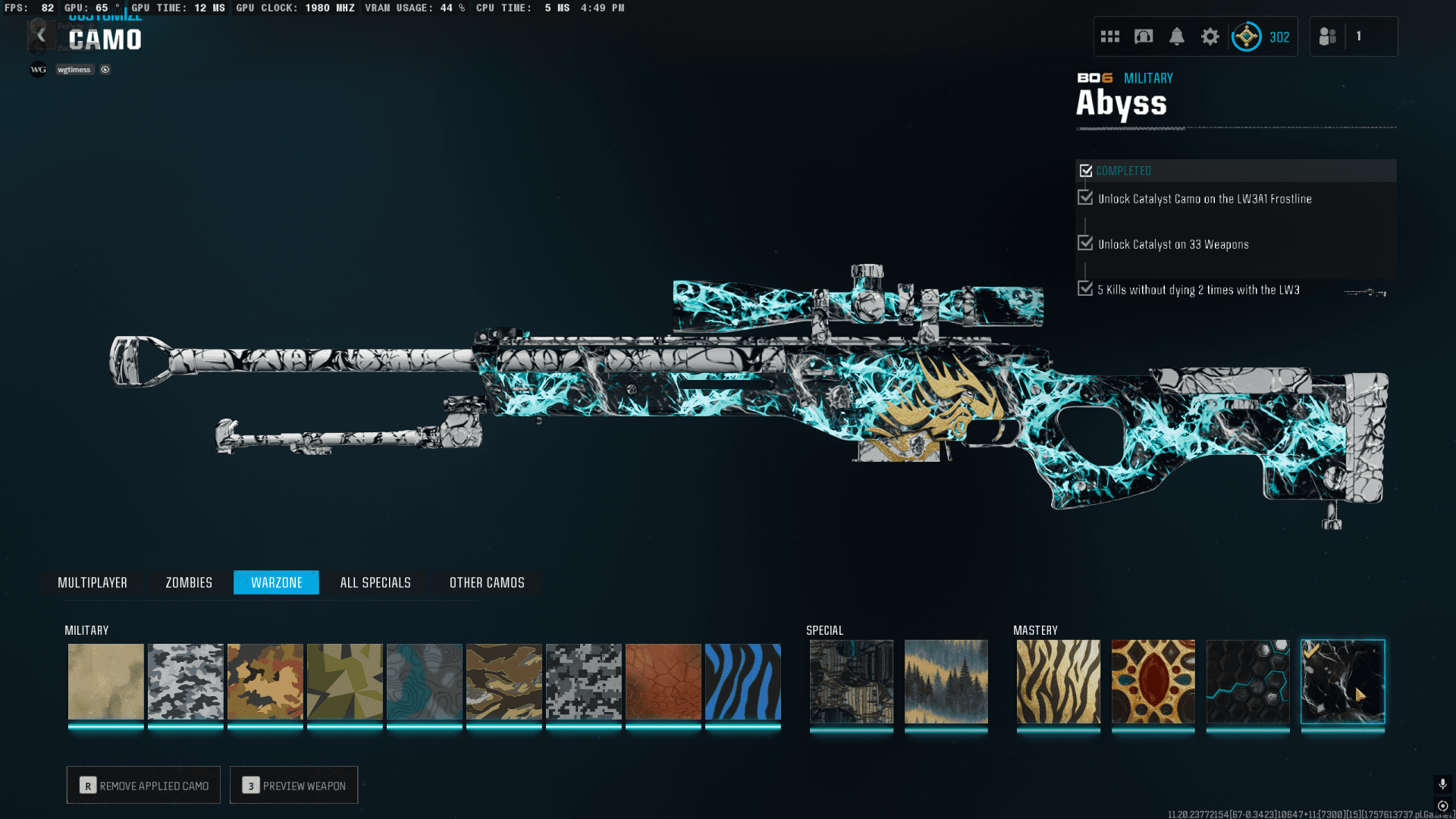Screen dimensions: 1456x819
Task: Pick the gray digital pixel camo
Action: tap(583, 681)
